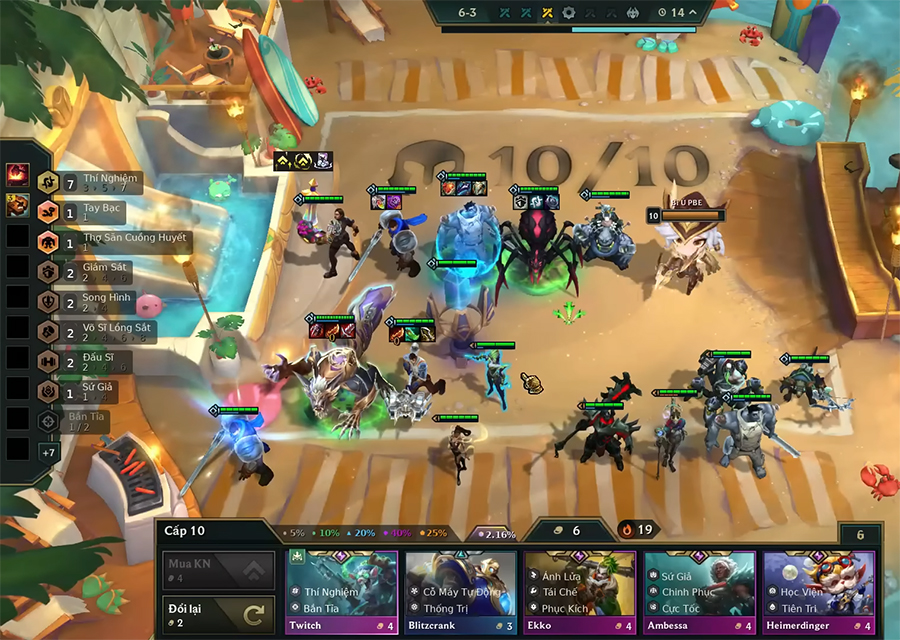Purchase Heimerdinger from the shop
900x640 pixels.
818,590
